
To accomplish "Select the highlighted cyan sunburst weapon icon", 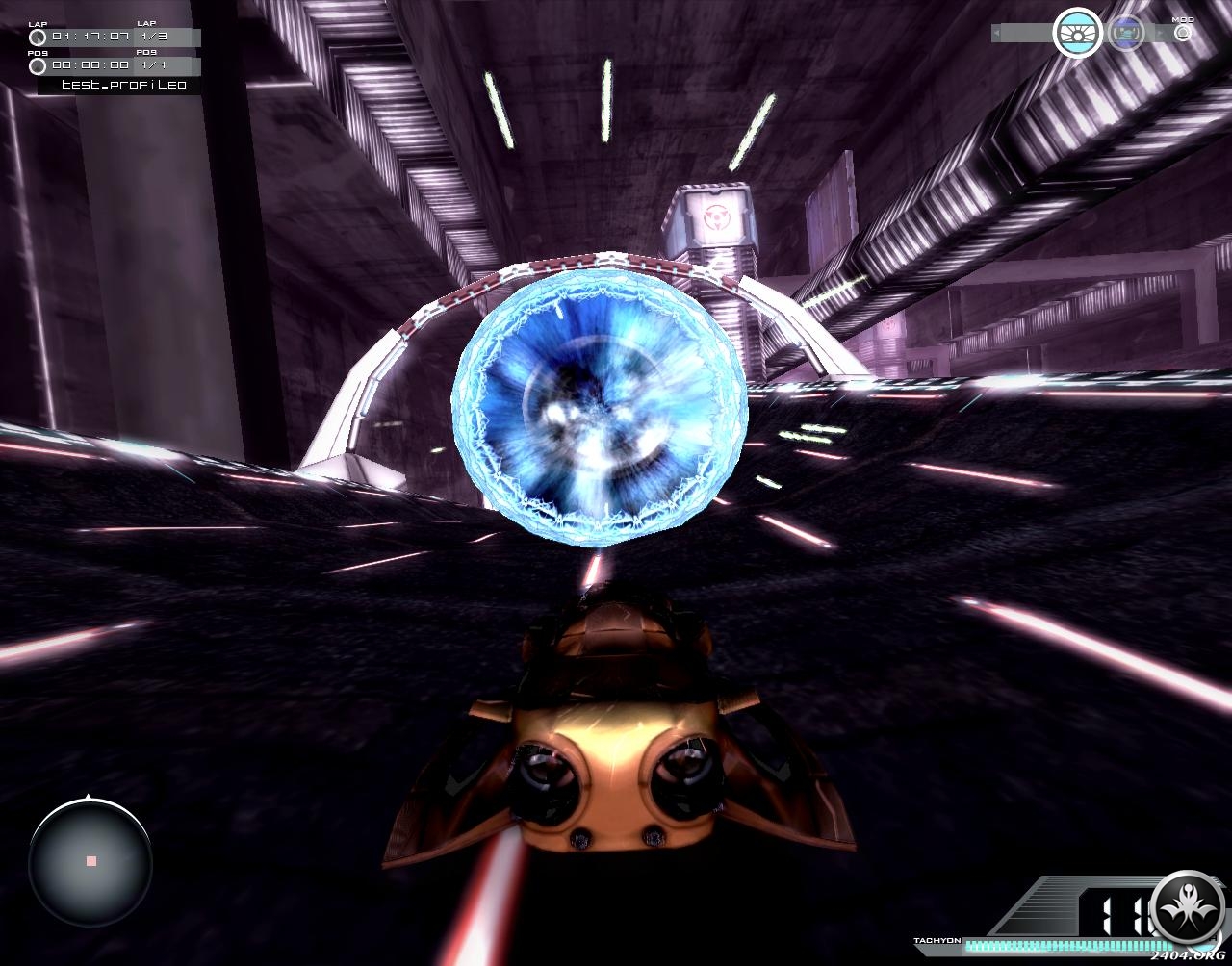I will pos(1077,33).
